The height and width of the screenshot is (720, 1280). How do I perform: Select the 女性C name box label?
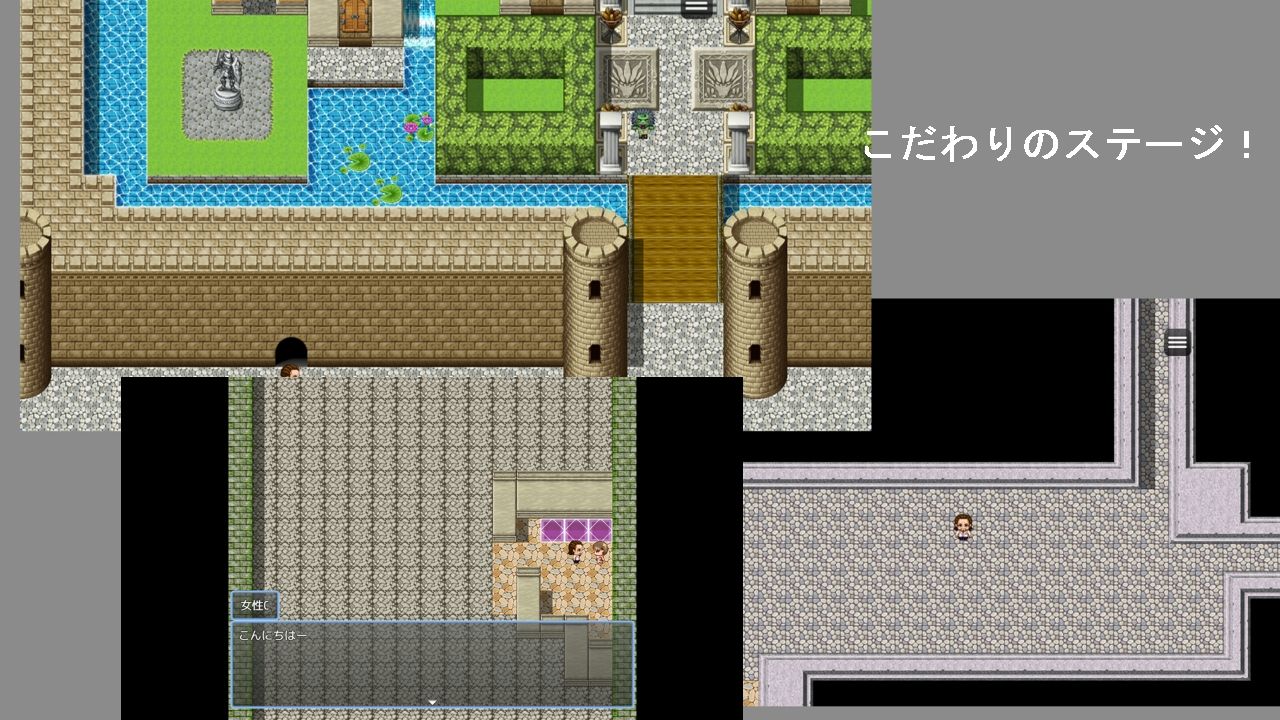253,605
